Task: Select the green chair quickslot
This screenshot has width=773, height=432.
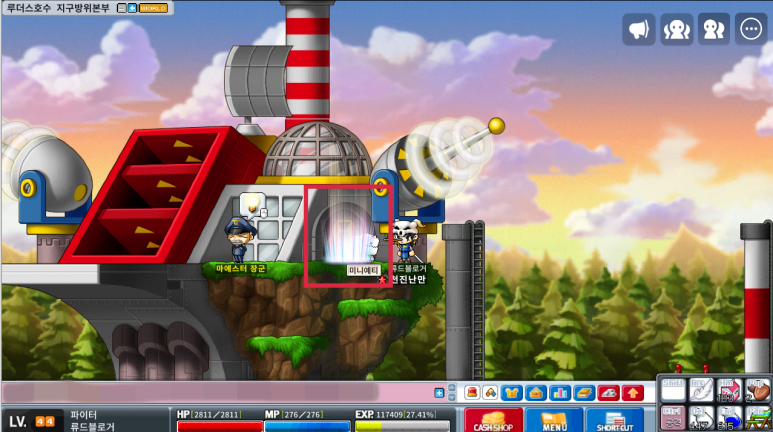Action: [x=759, y=418]
